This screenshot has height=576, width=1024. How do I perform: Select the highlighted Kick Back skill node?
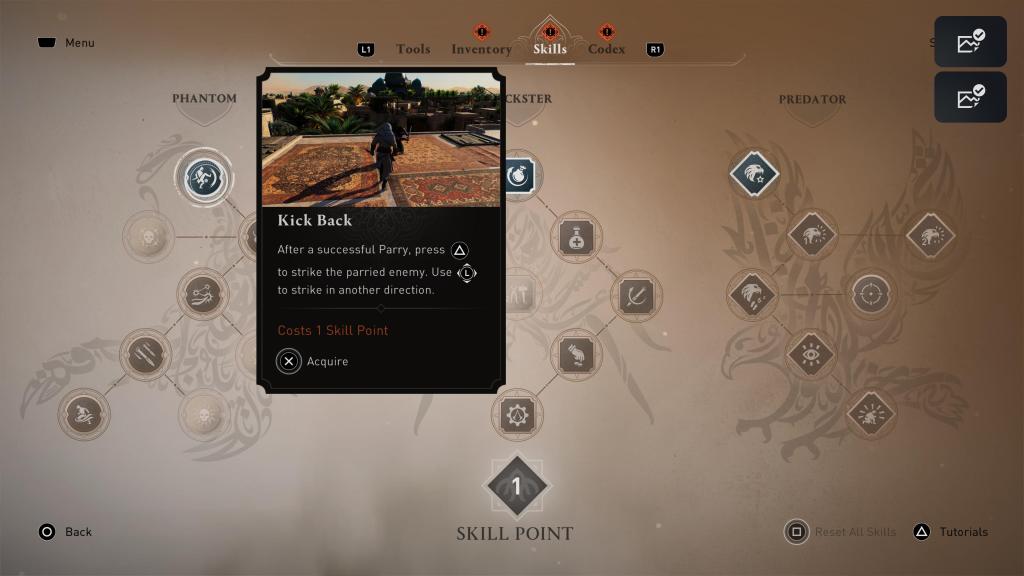coord(204,178)
